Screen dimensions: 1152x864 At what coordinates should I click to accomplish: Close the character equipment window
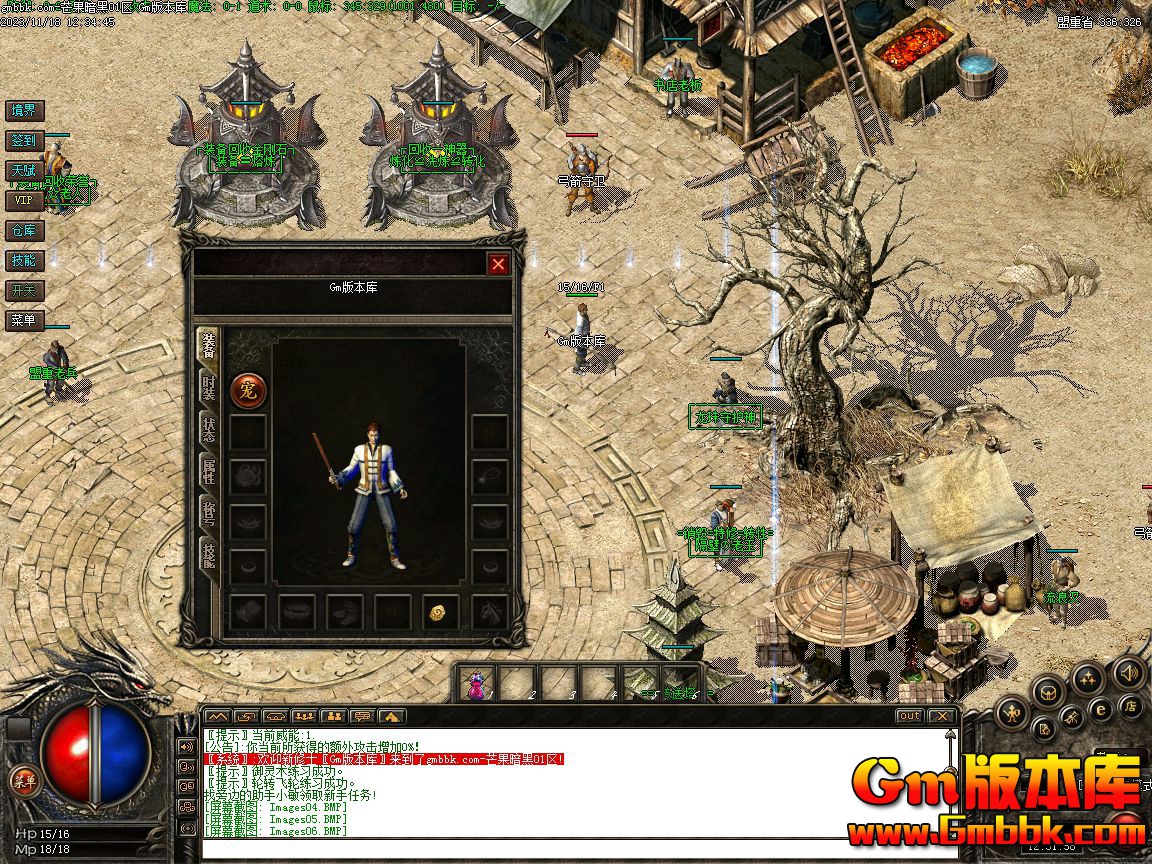498,264
